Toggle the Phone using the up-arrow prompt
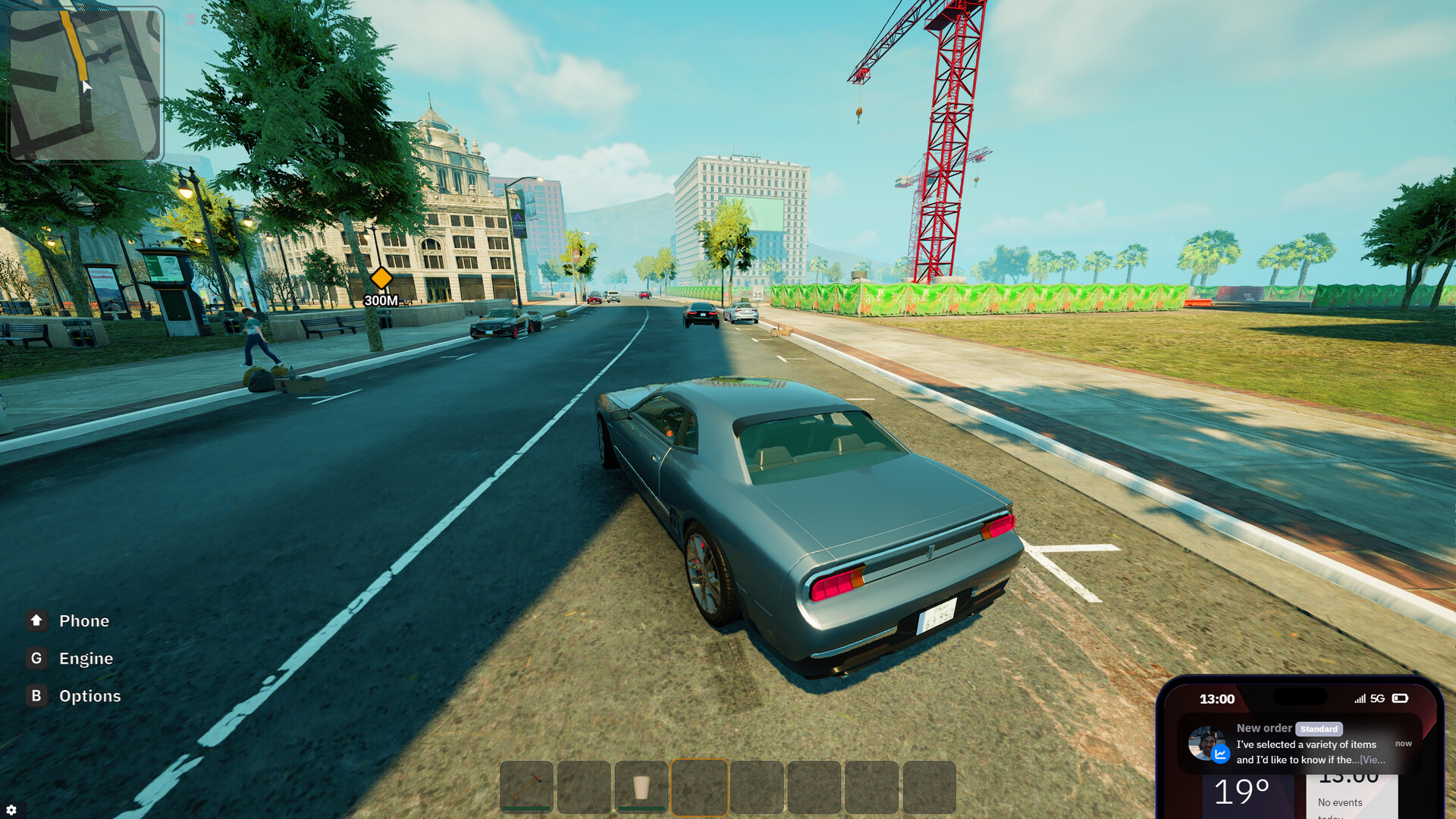 (36, 620)
